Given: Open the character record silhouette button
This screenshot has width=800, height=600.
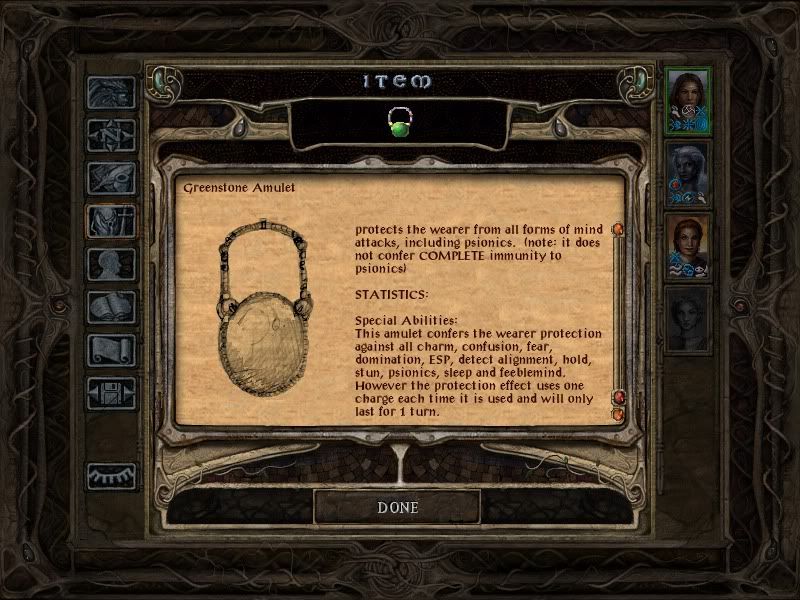Looking at the screenshot, I should tap(111, 264).
